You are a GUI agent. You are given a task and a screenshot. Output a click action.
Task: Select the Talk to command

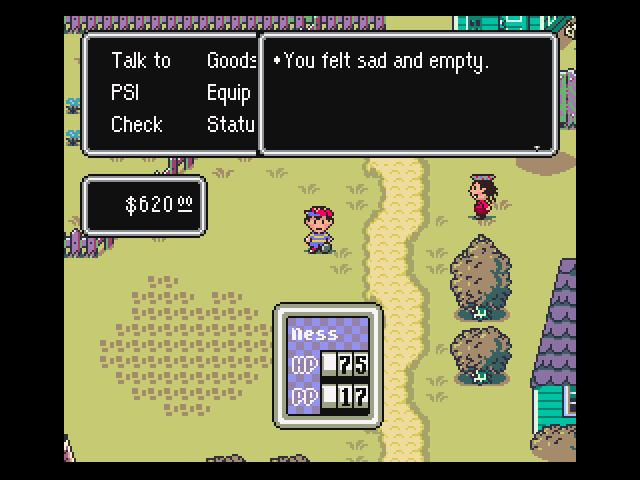pyautogui.click(x=141, y=61)
